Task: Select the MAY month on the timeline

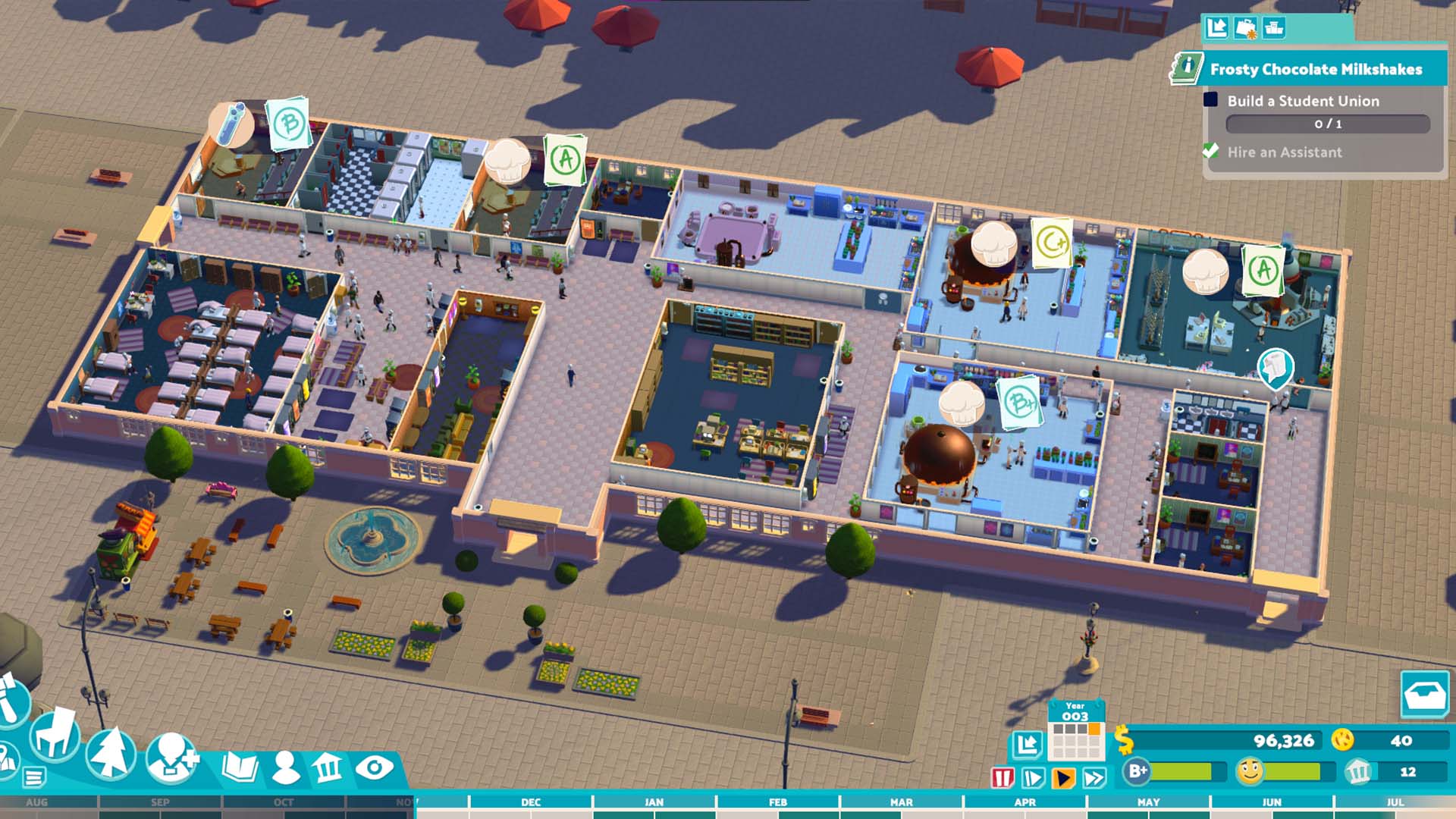Action: 1150,802
